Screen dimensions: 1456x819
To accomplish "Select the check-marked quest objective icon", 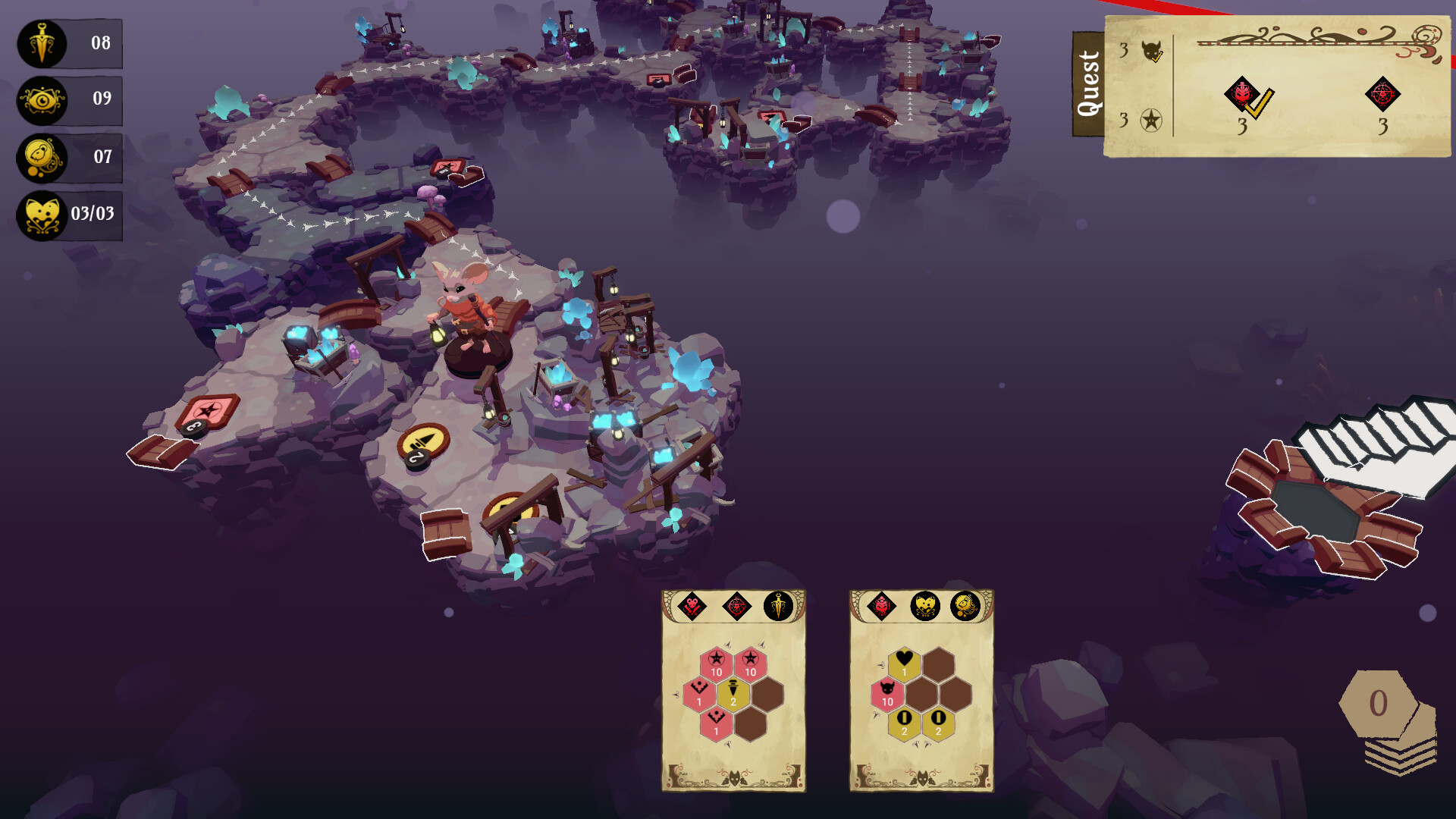I will (1244, 96).
